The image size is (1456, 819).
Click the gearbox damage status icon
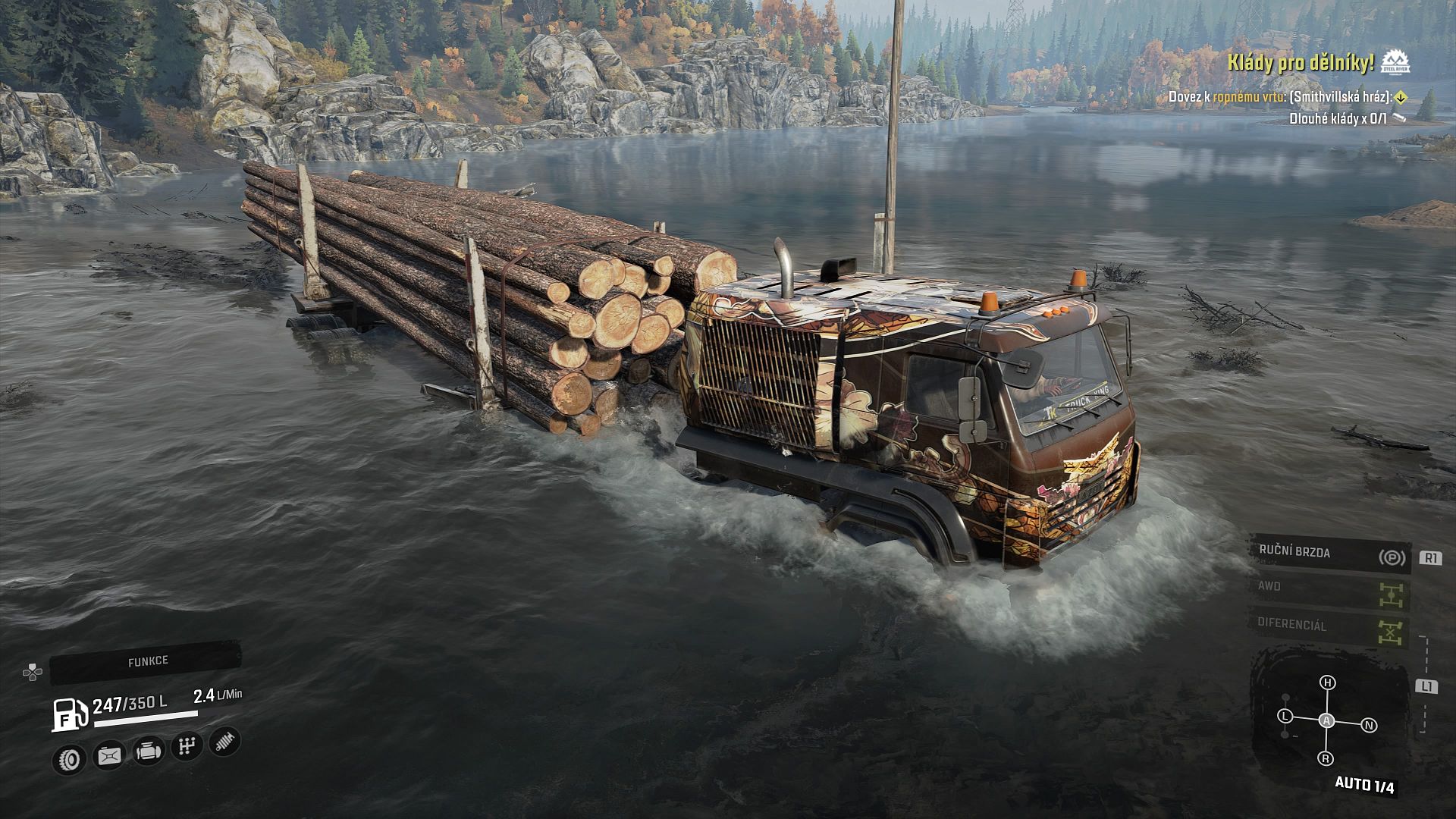tap(187, 747)
